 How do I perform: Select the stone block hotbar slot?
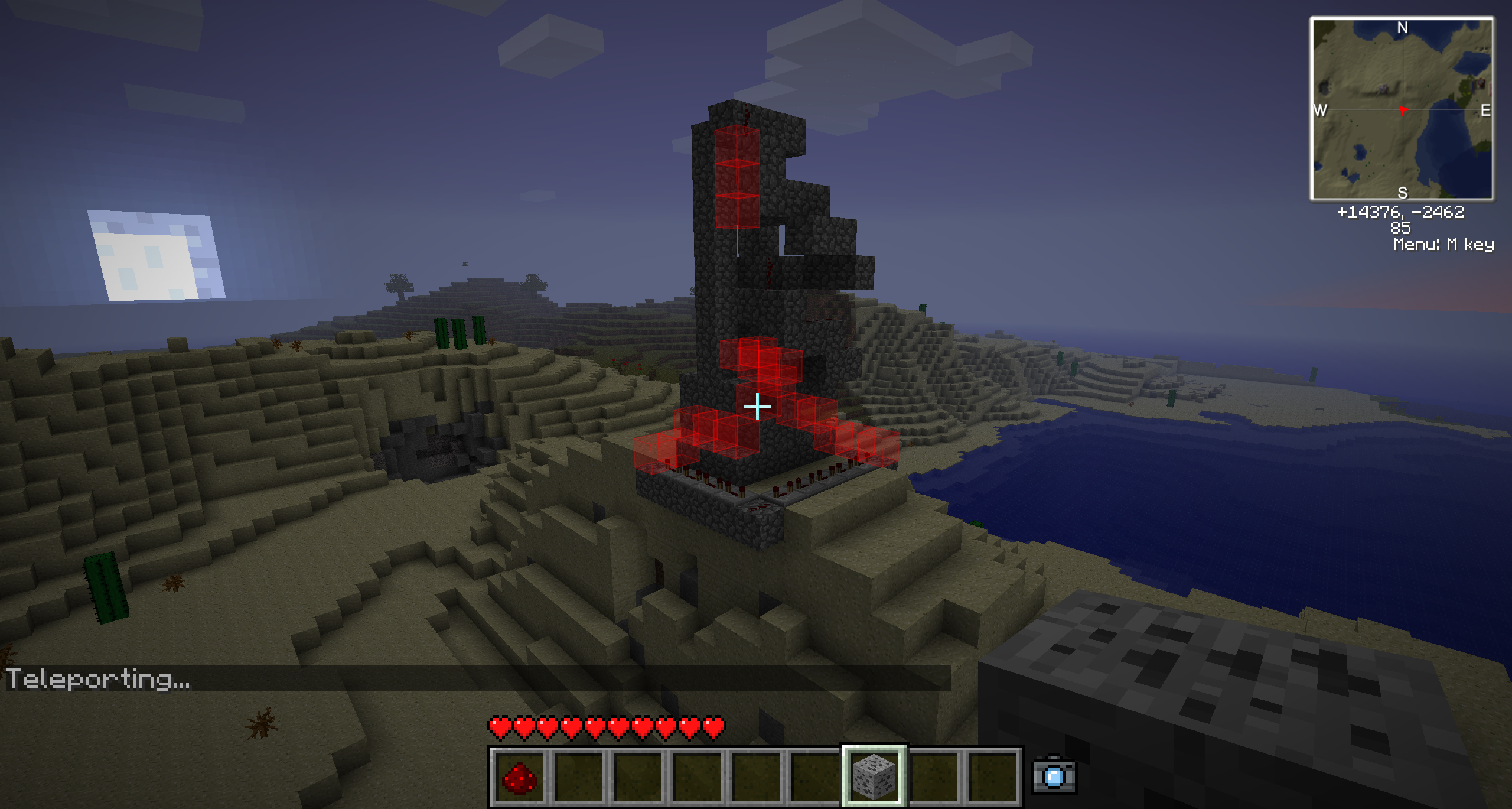coord(874,776)
